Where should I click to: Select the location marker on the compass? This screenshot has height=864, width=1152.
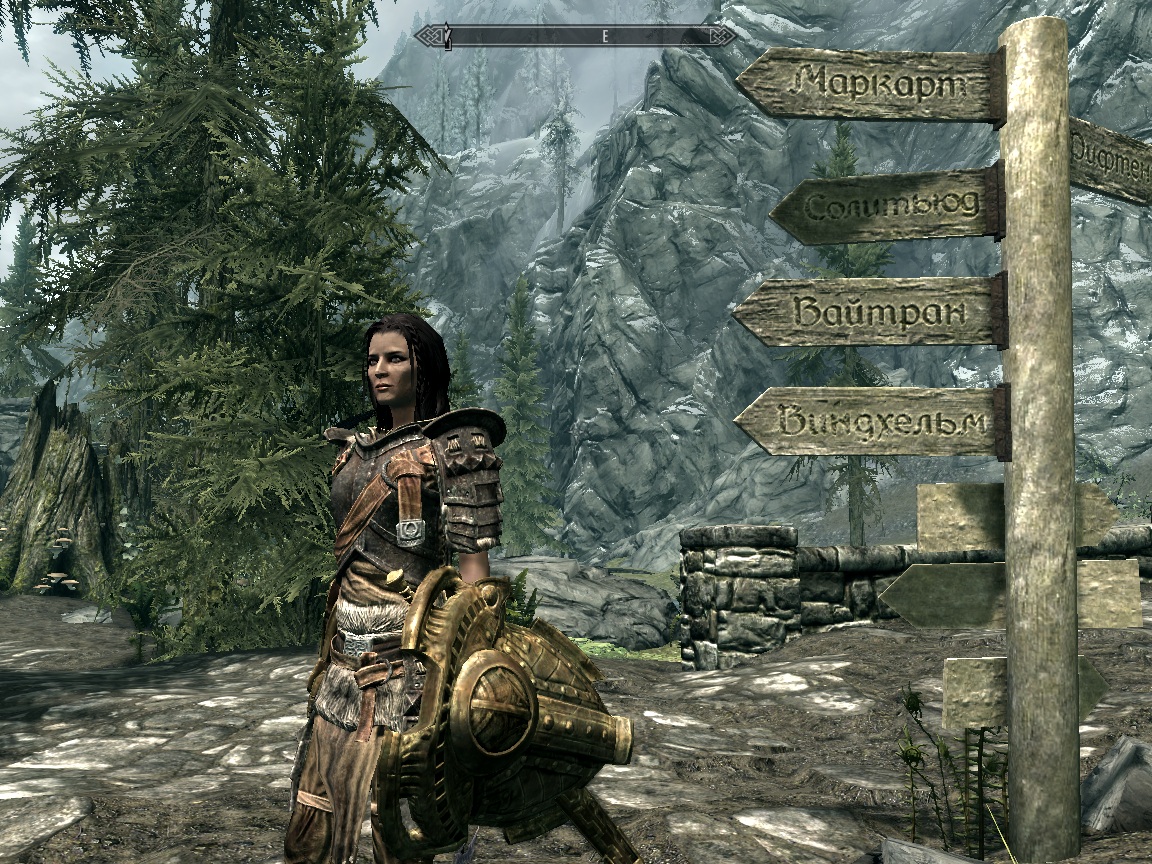pyautogui.click(x=447, y=37)
